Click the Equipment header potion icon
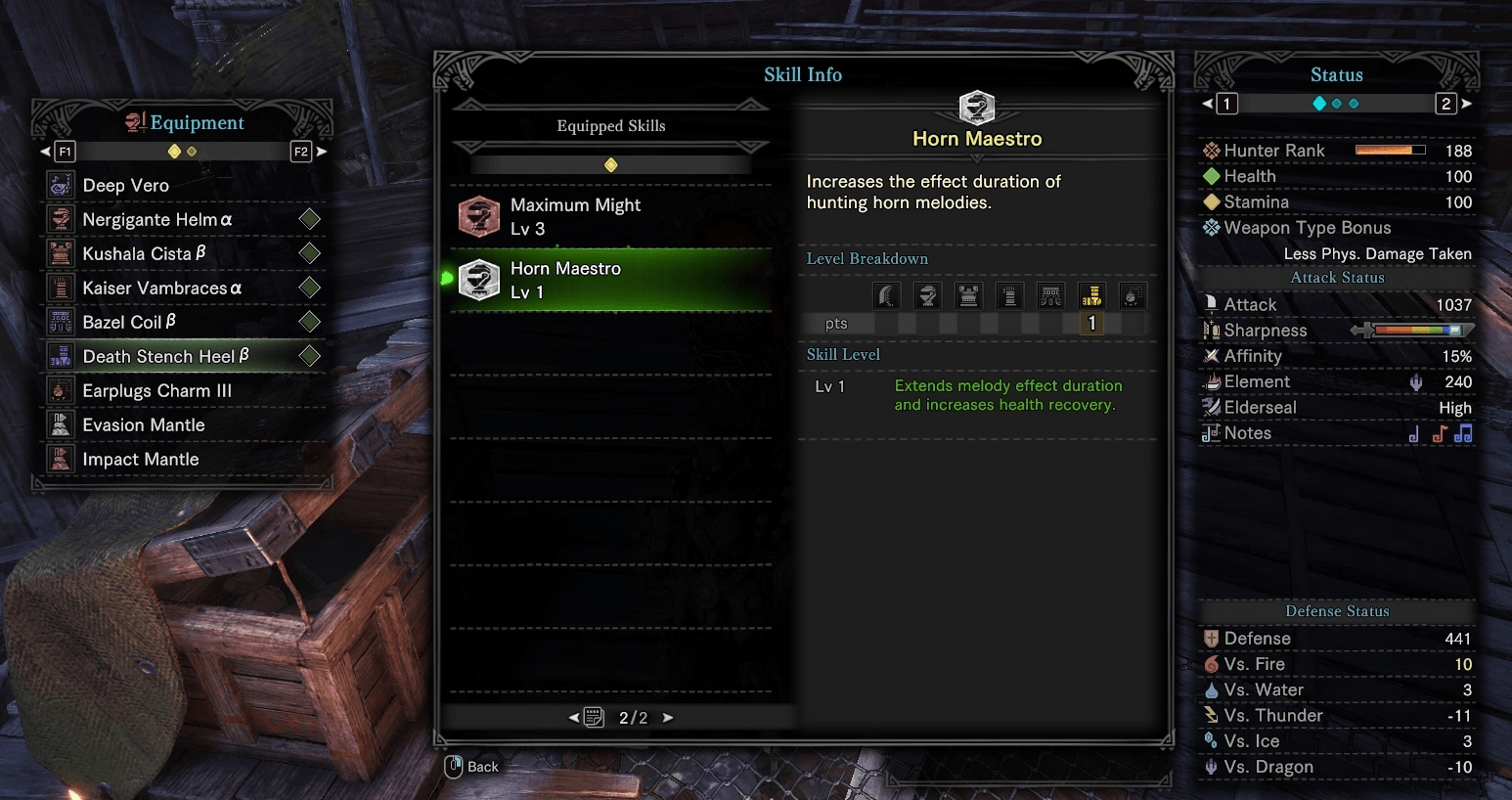This screenshot has width=1512, height=800. [x=137, y=121]
